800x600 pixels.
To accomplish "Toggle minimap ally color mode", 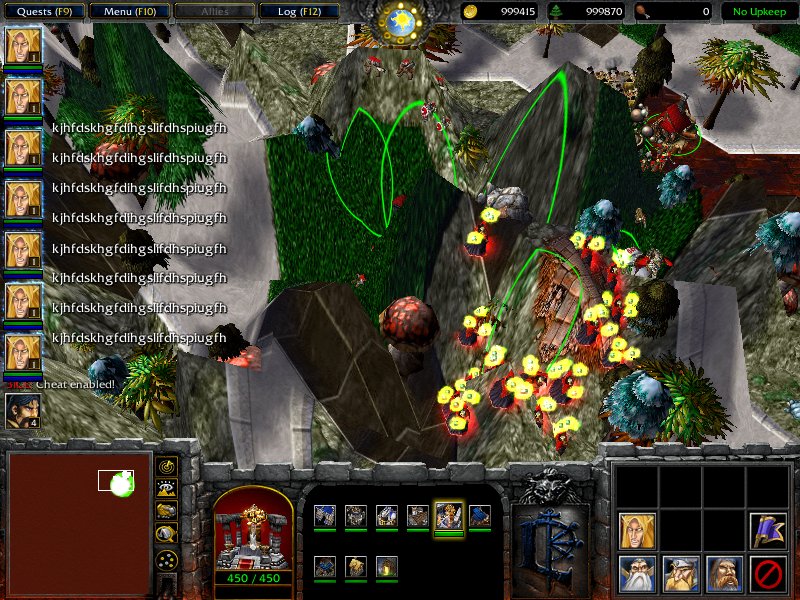I will click(x=167, y=511).
